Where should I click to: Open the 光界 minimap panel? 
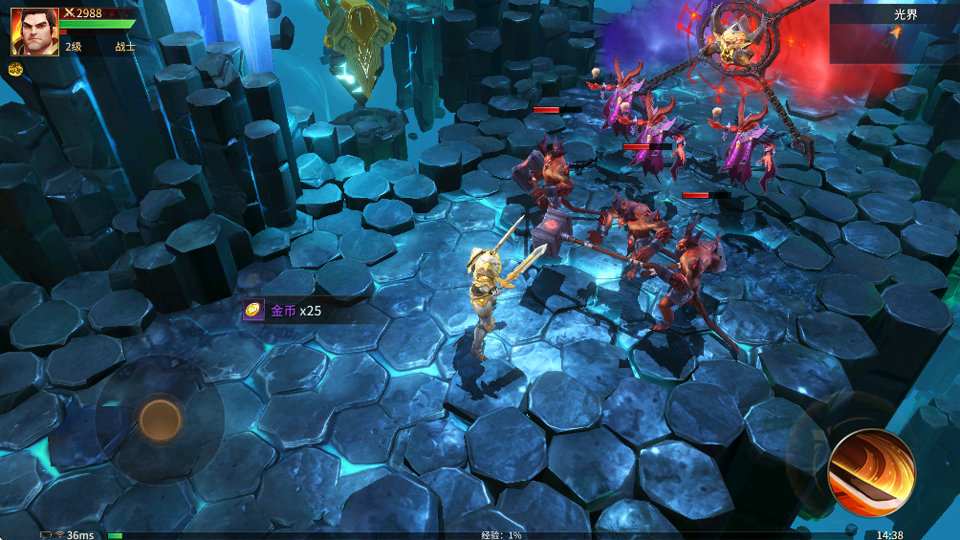[x=894, y=33]
